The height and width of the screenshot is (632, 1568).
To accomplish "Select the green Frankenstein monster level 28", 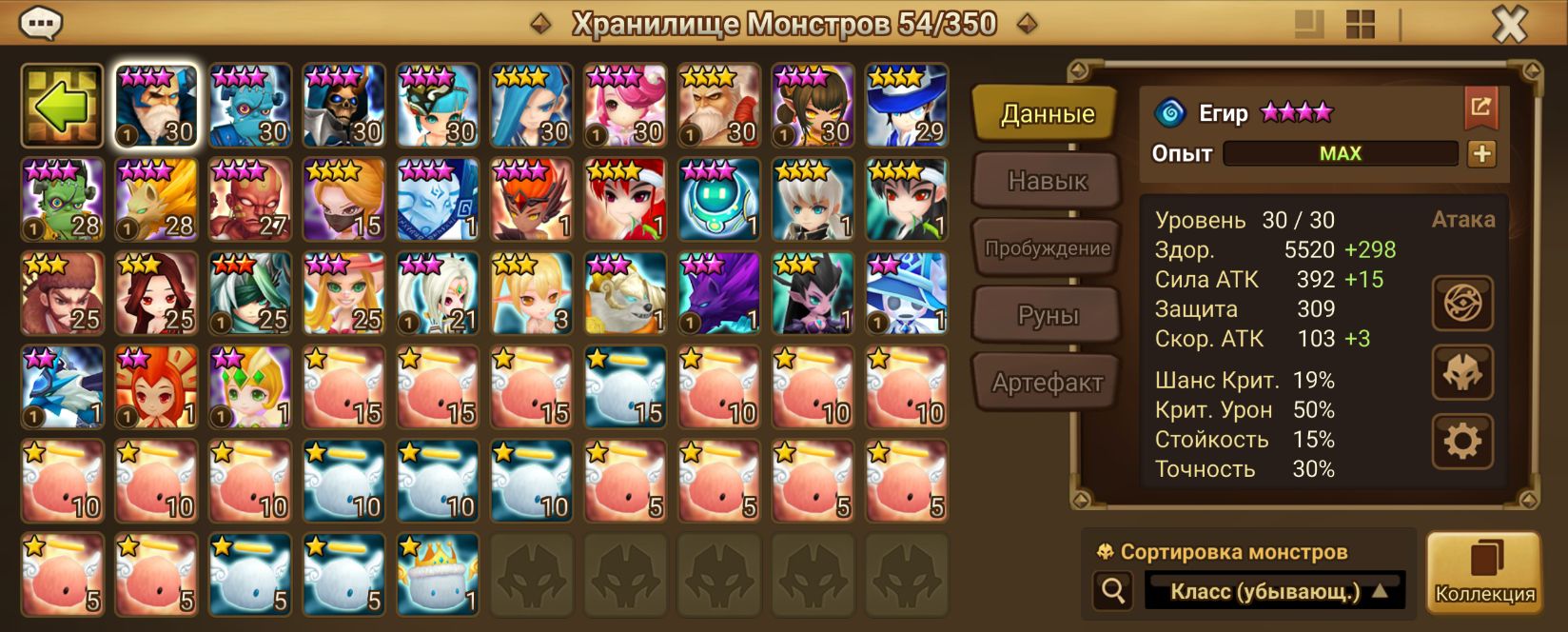I will [62, 200].
